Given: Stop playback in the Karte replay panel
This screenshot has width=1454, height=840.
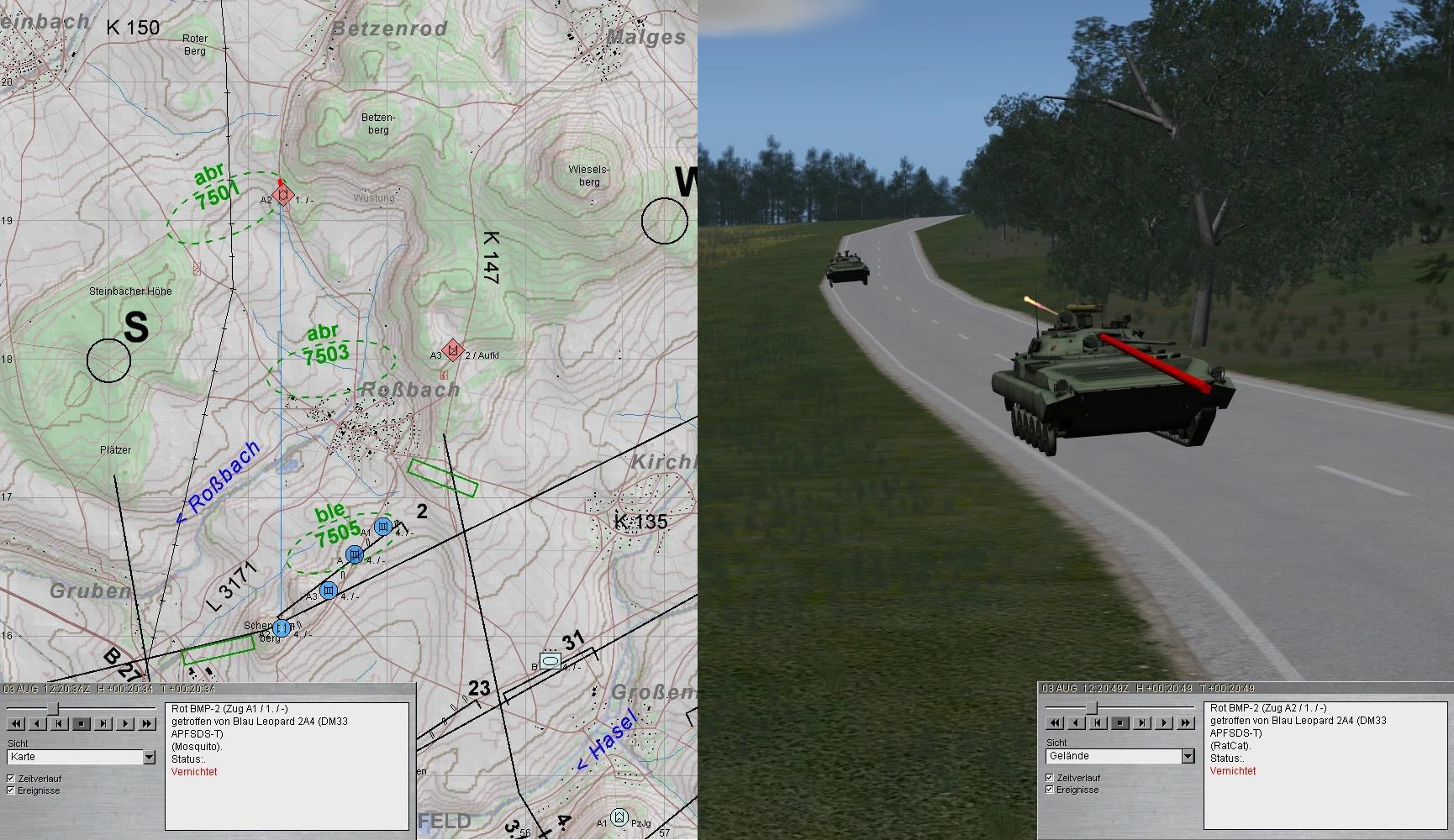Looking at the screenshot, I should (82, 723).
